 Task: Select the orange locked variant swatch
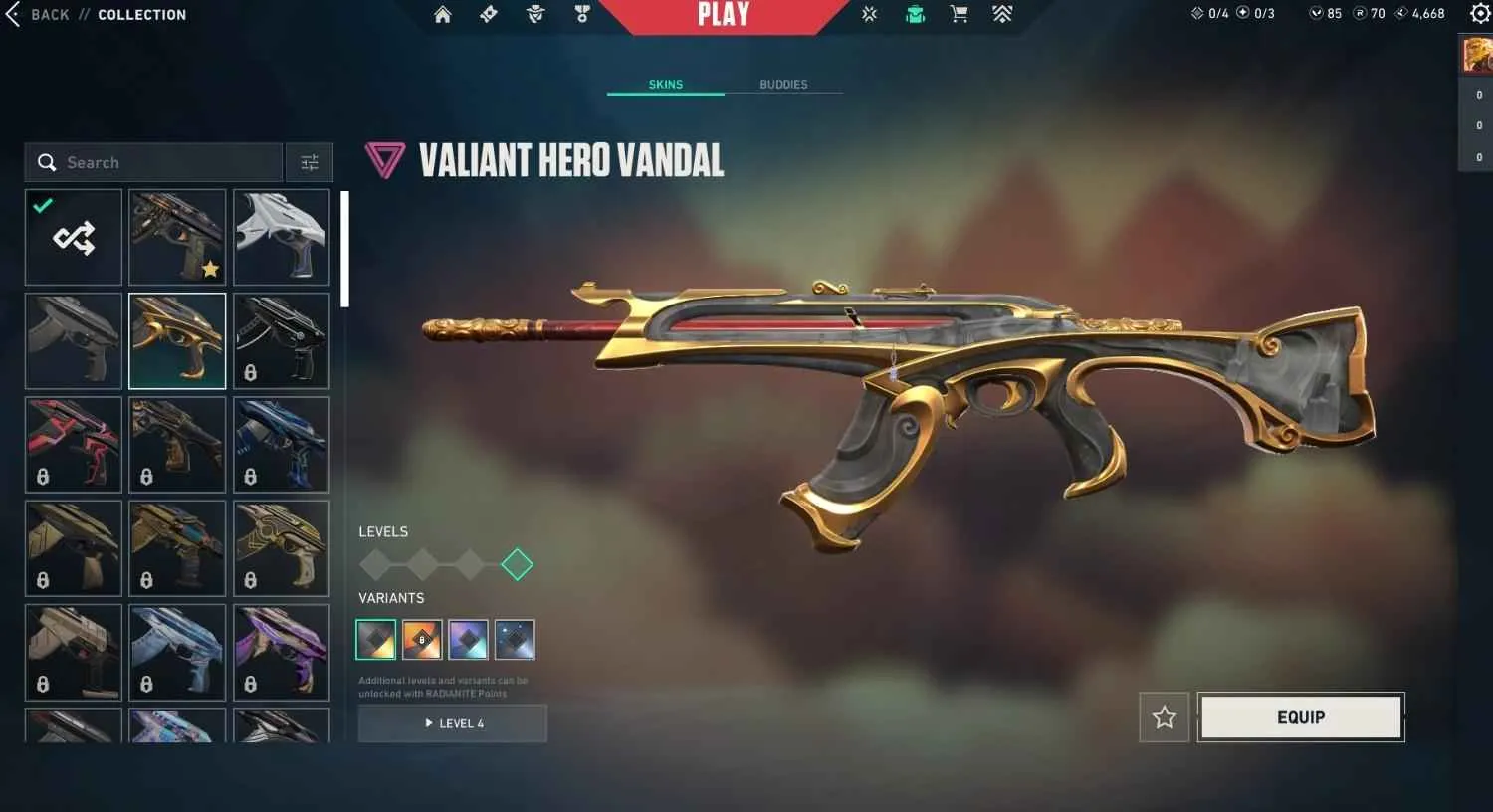coord(422,639)
